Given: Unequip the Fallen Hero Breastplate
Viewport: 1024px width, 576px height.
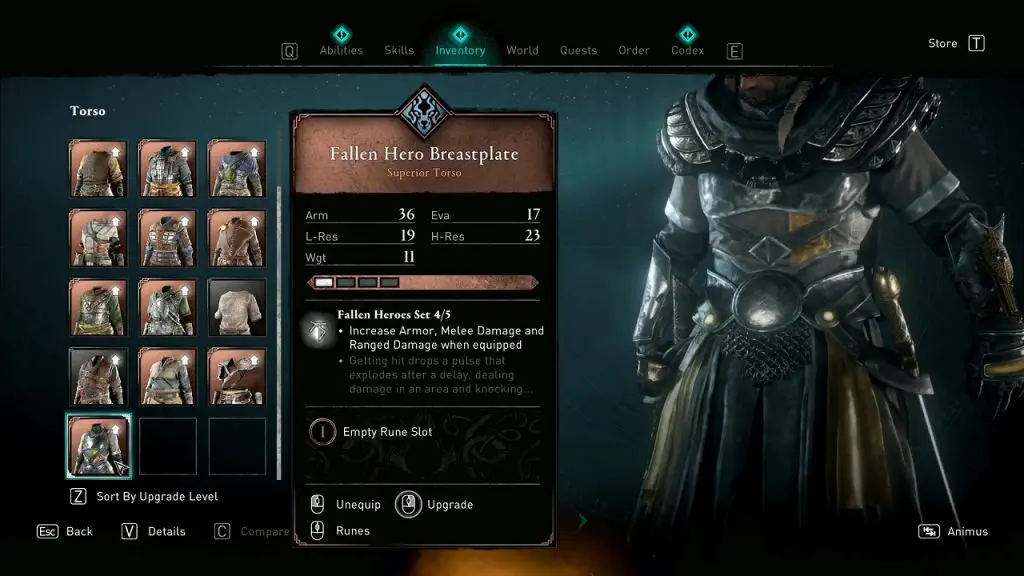Looking at the screenshot, I should 358,505.
